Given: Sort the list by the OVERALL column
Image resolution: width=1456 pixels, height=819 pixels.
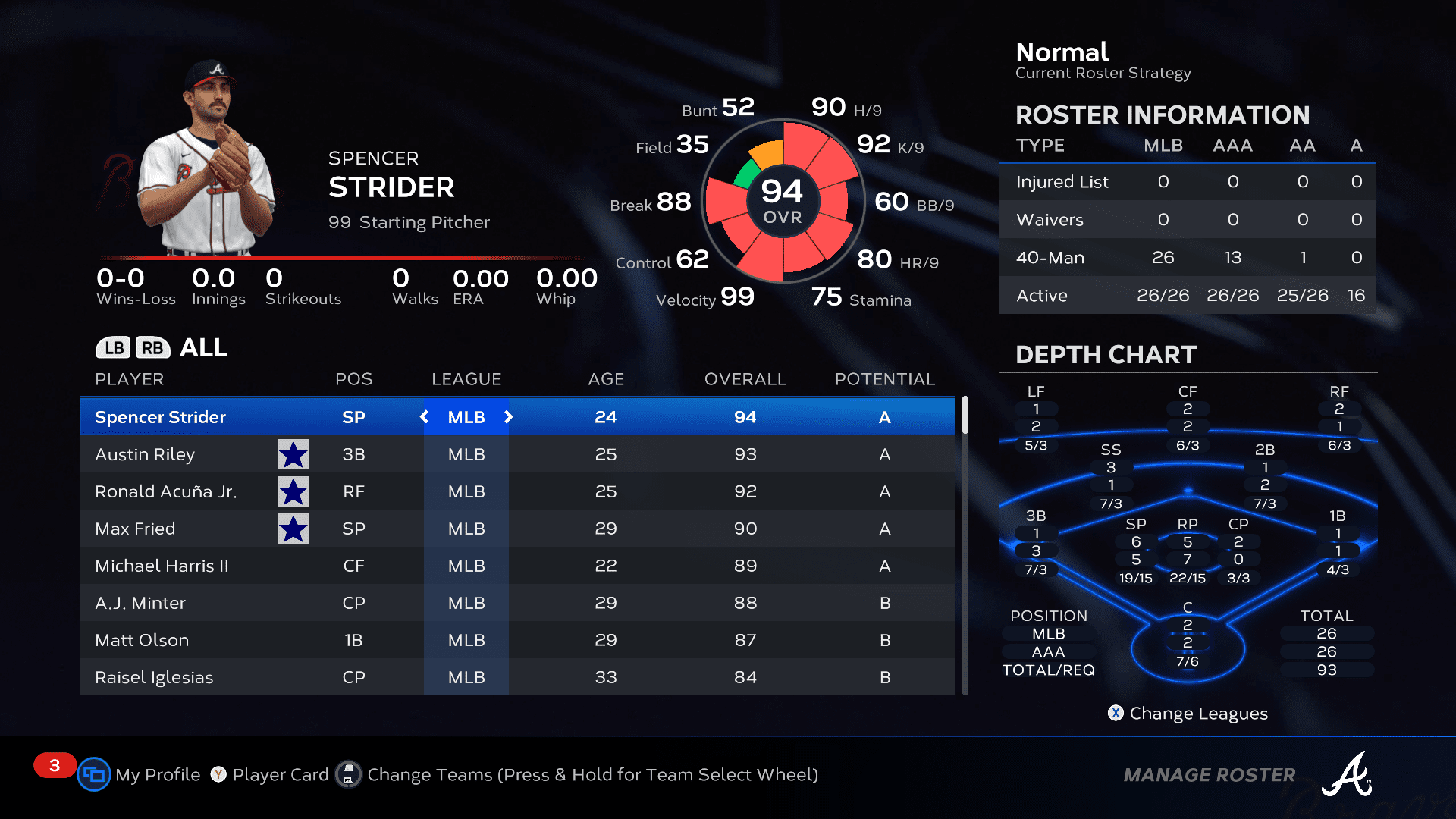Looking at the screenshot, I should coord(745,379).
